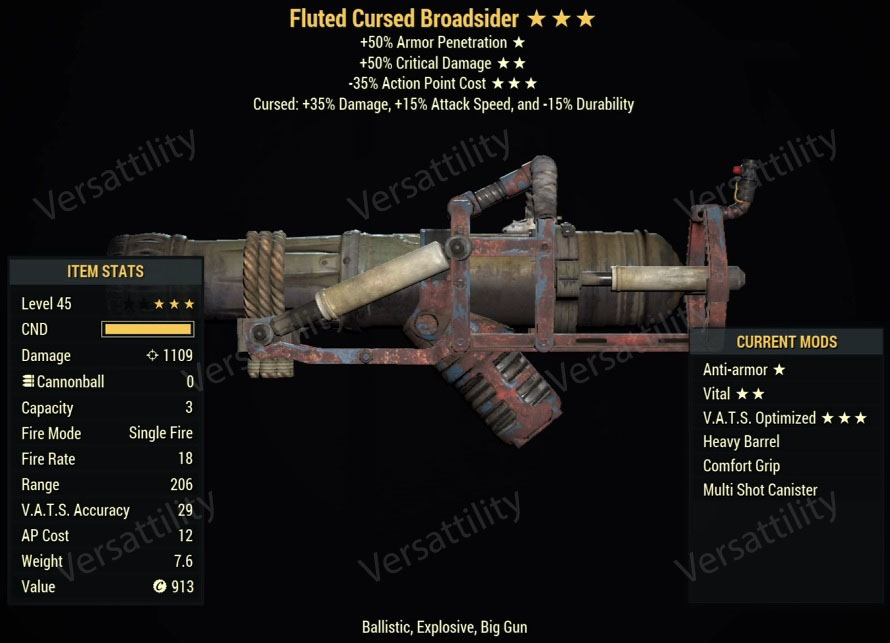Choose the Vital two-star mod
Viewport: 890px width, 643px height.
point(733,394)
